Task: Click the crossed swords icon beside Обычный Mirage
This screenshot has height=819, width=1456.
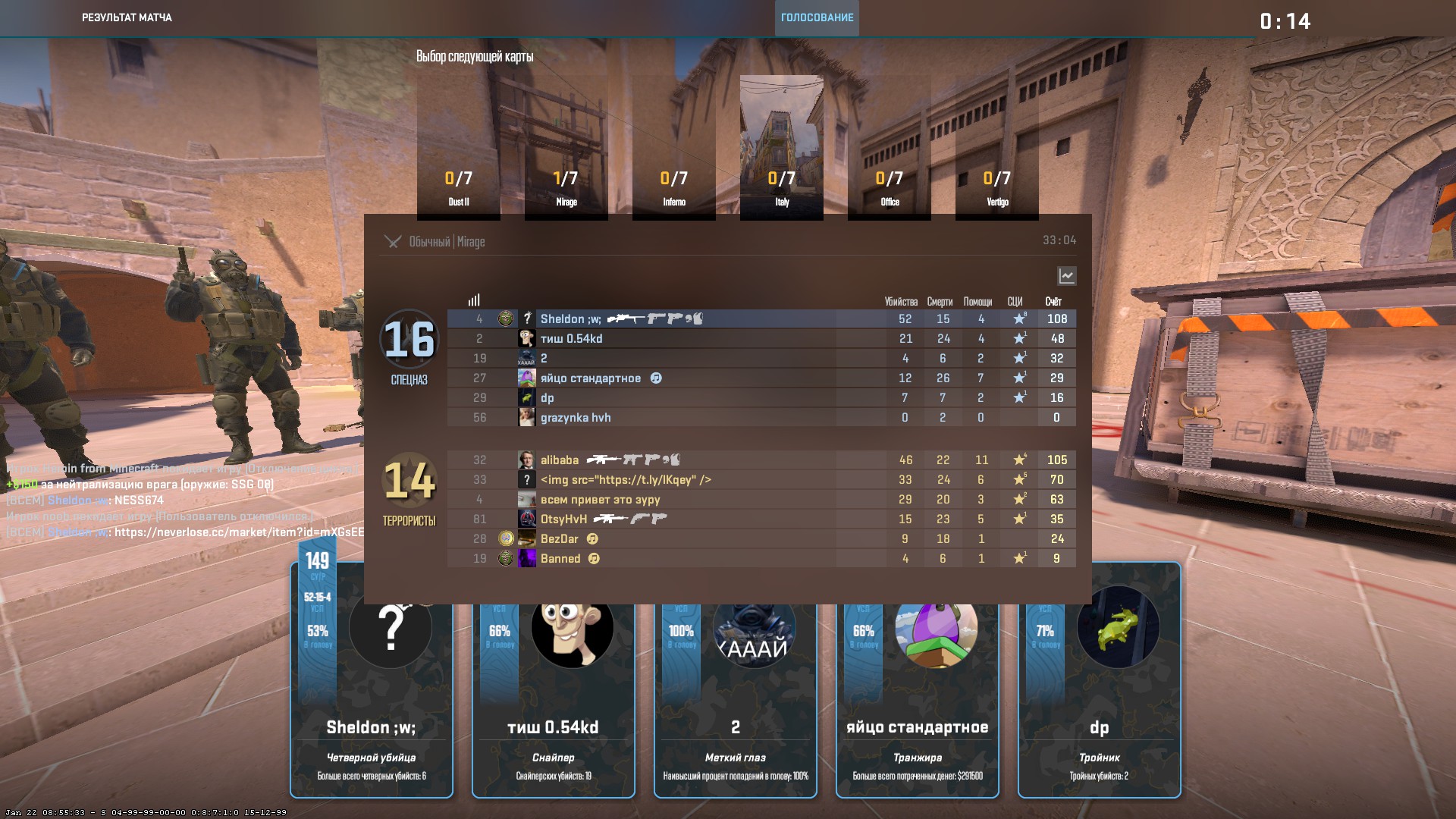Action: (393, 242)
